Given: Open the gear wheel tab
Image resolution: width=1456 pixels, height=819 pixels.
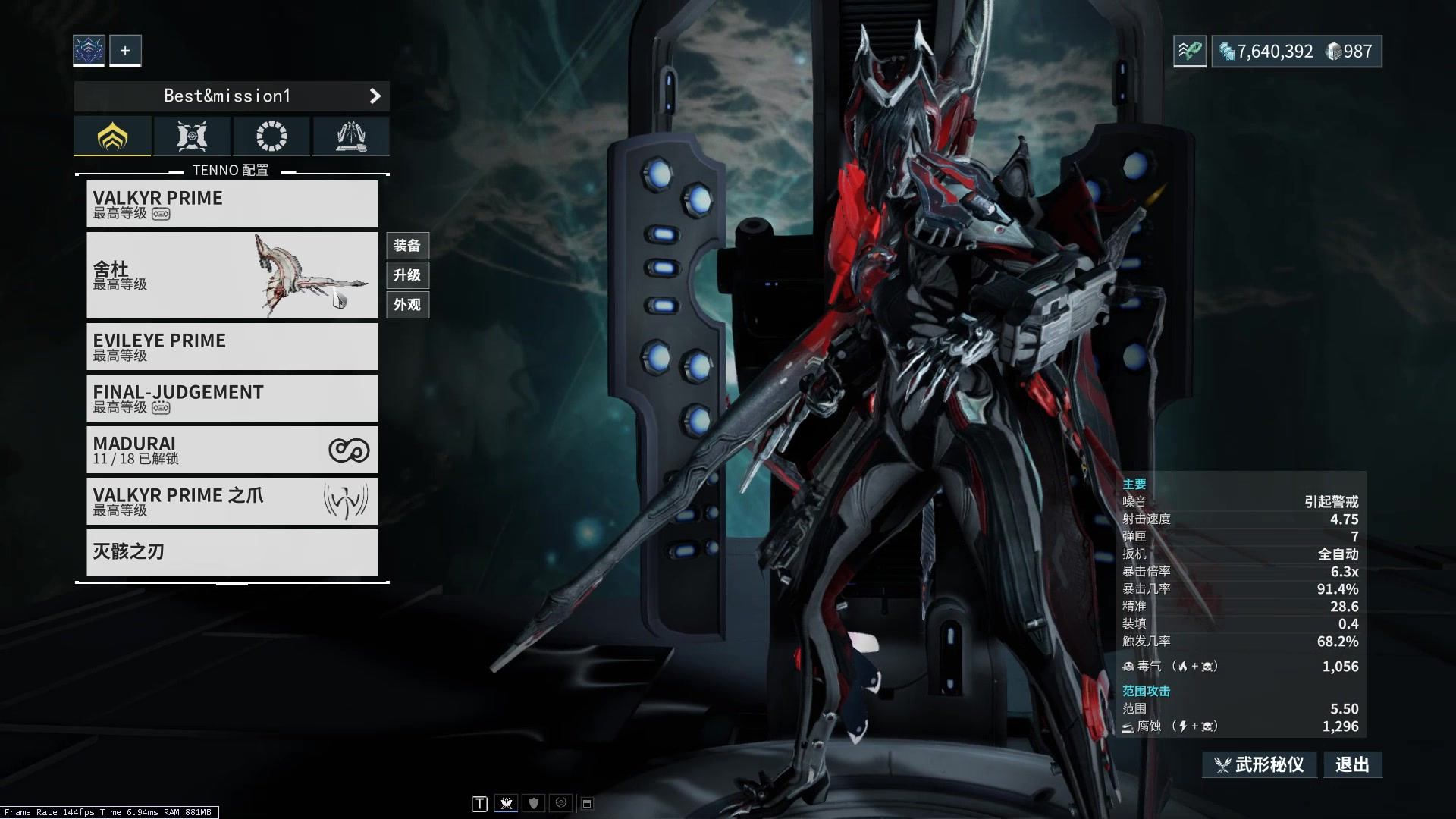Looking at the screenshot, I should click(x=271, y=136).
